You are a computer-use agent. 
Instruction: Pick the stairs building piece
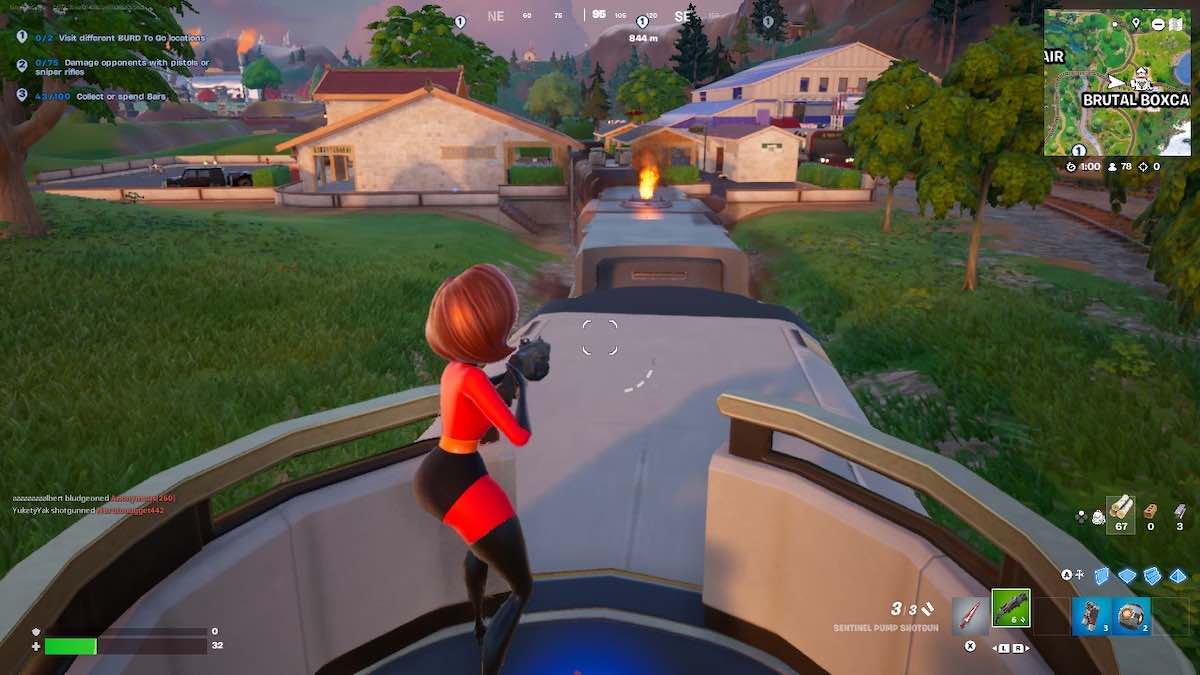point(1153,575)
